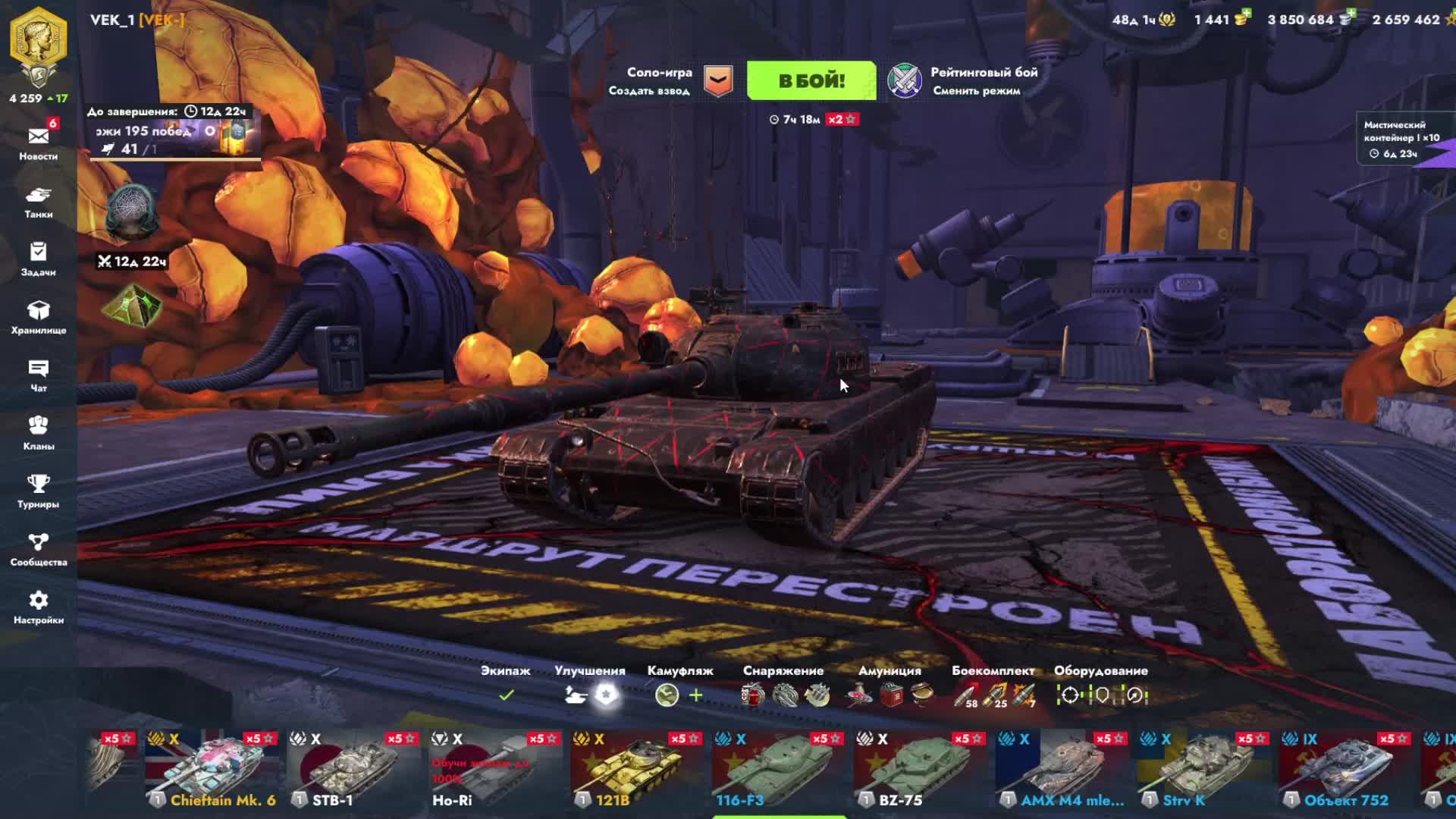Select the Chieftain Mk. 6 tank

(x=212, y=770)
